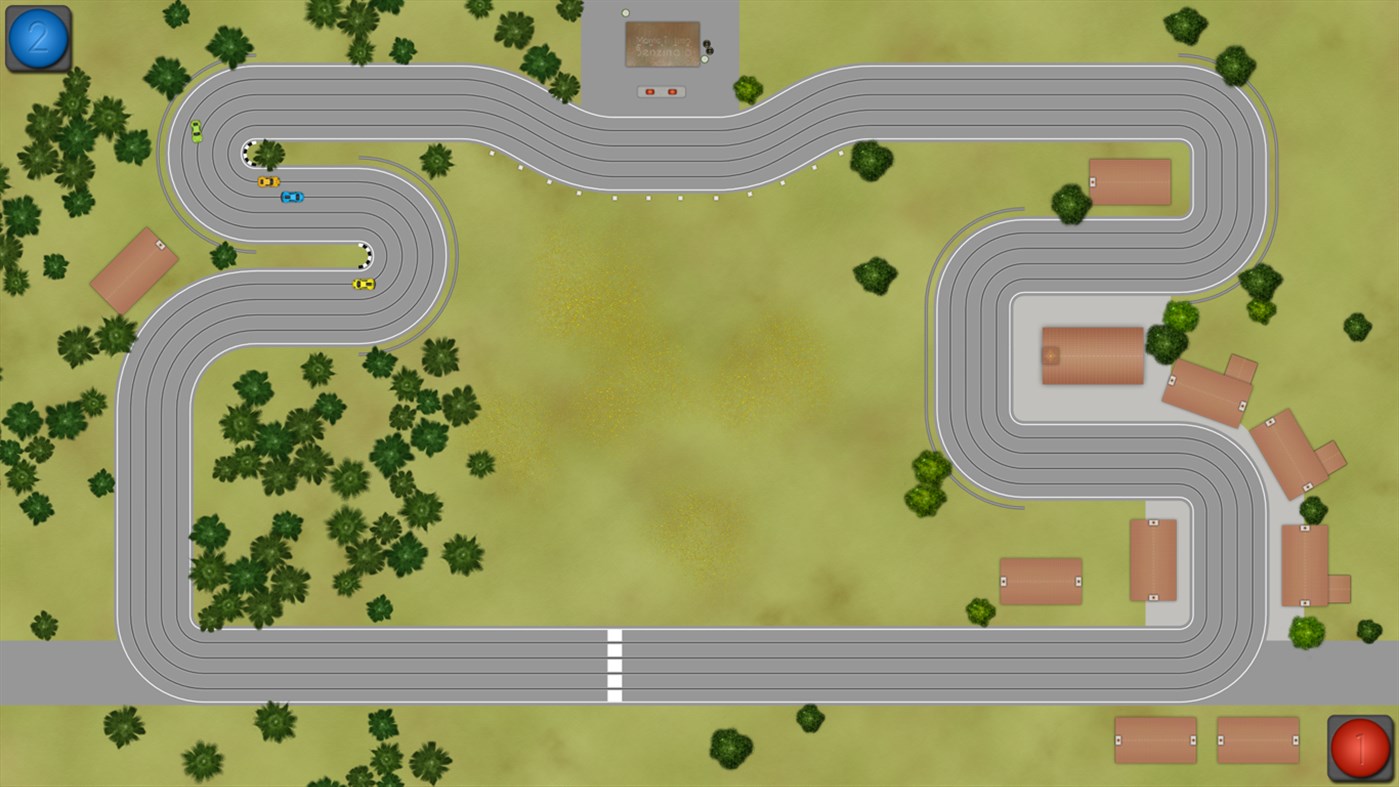Click the checkered starting grid on the lower loop
The width and height of the screenshot is (1399, 787).
pos(366,257)
